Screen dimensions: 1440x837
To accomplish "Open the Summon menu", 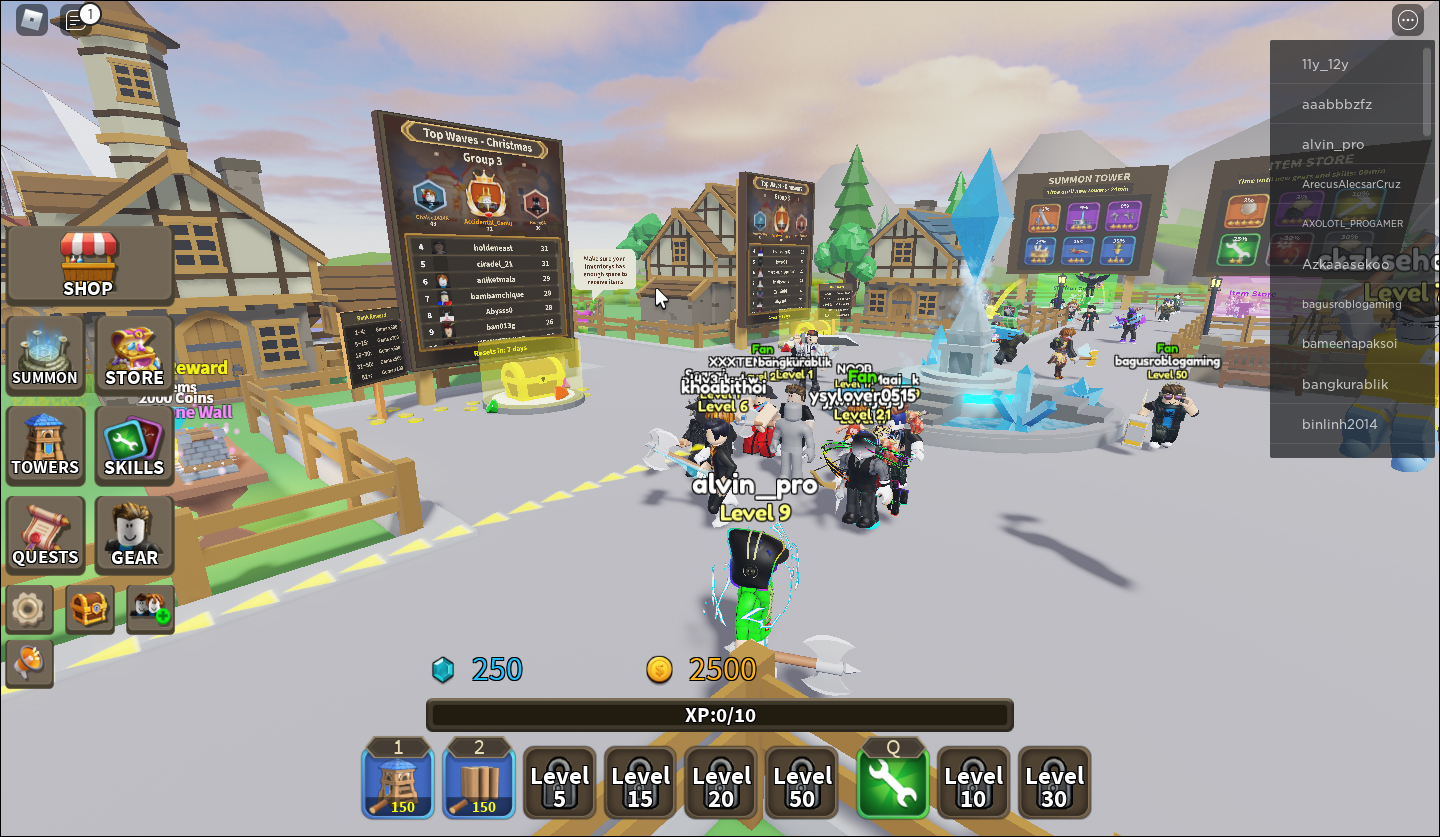I will (x=45, y=355).
